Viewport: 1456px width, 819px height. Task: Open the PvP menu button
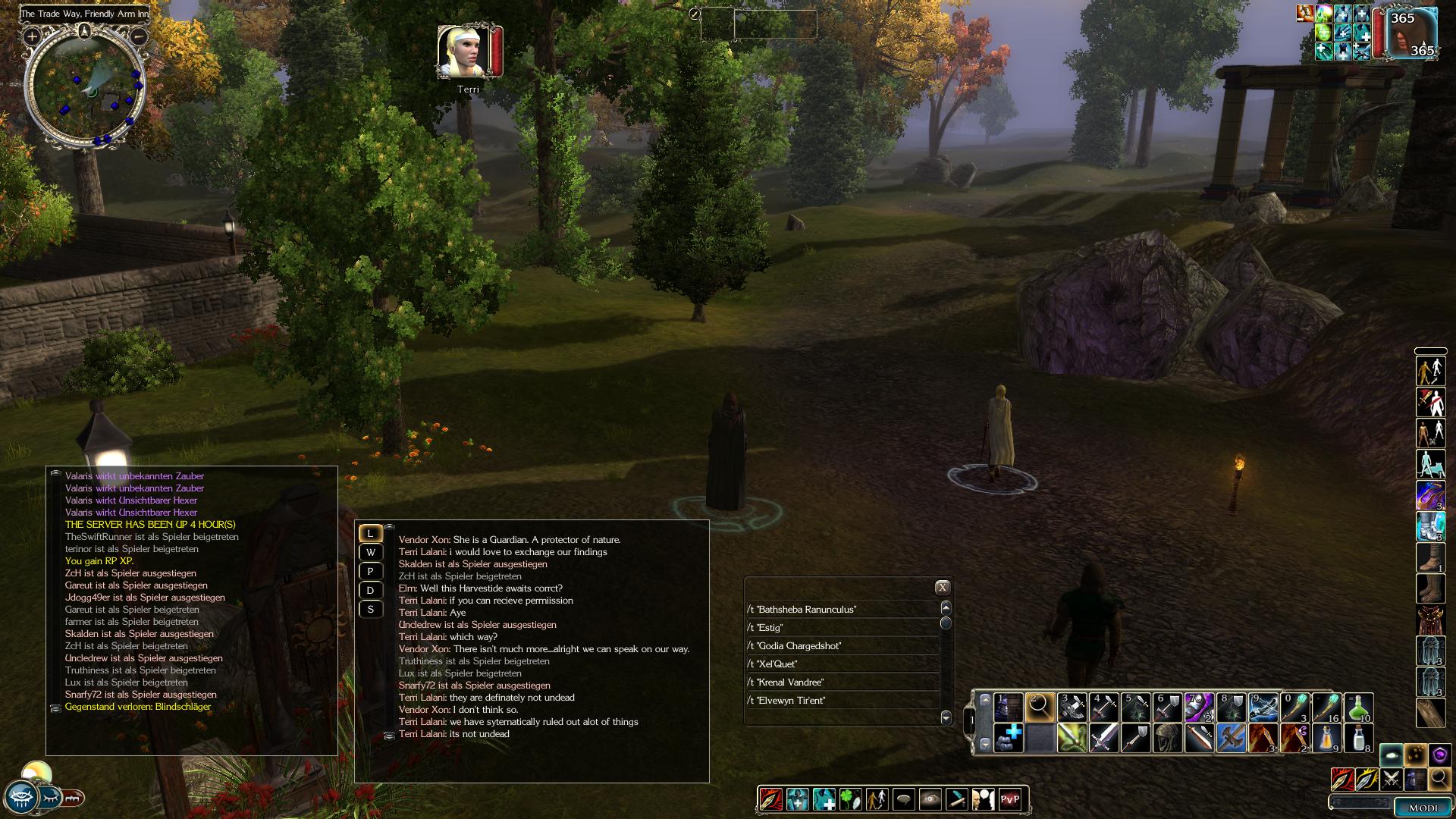[x=1010, y=799]
